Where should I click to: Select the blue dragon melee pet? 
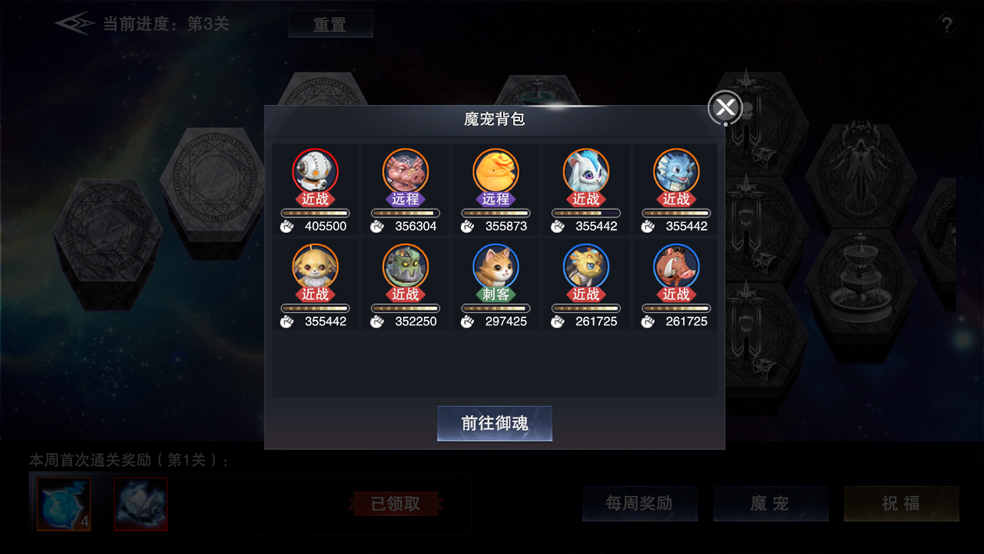[676, 173]
